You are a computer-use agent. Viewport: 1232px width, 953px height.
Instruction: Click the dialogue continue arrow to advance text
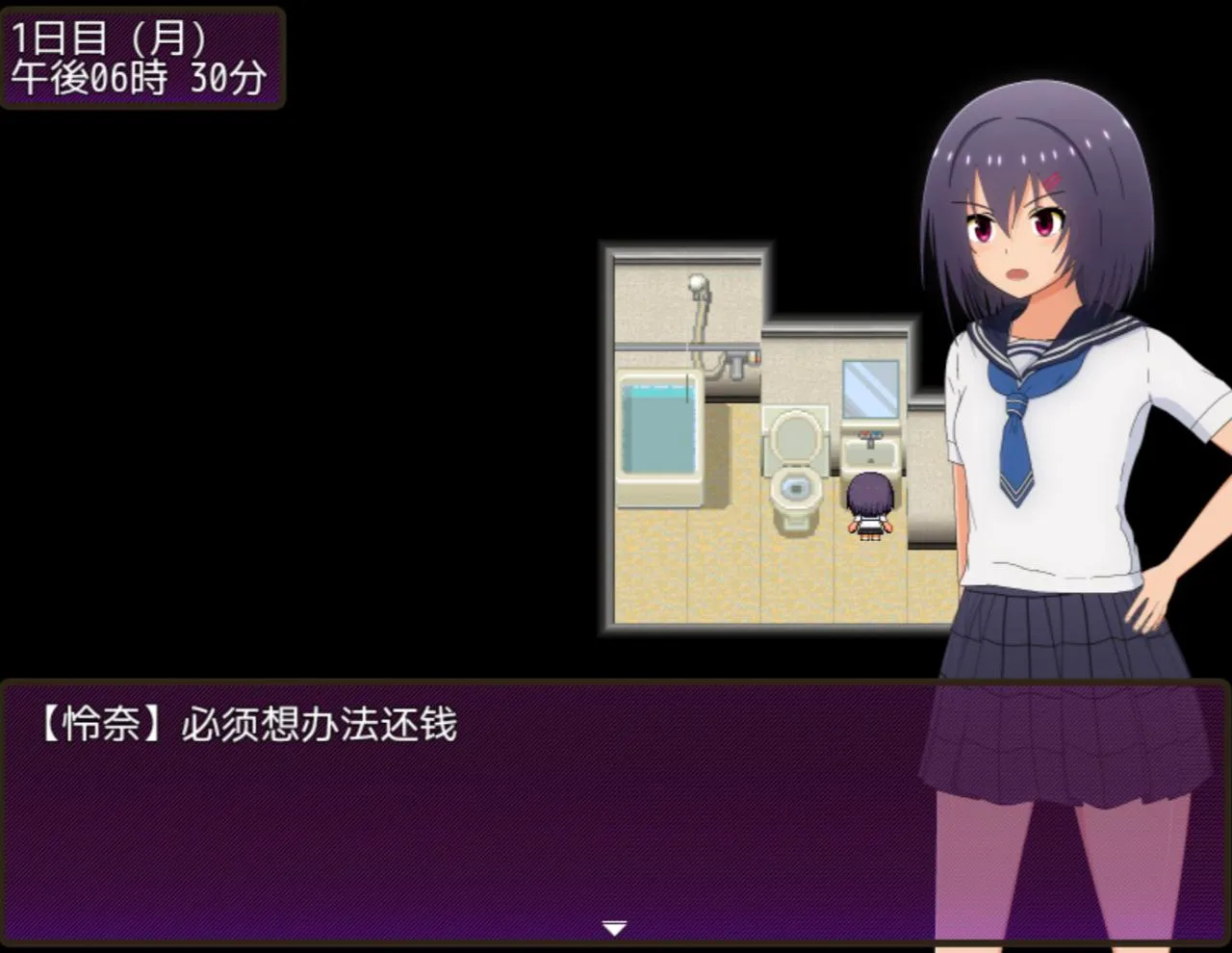614,926
